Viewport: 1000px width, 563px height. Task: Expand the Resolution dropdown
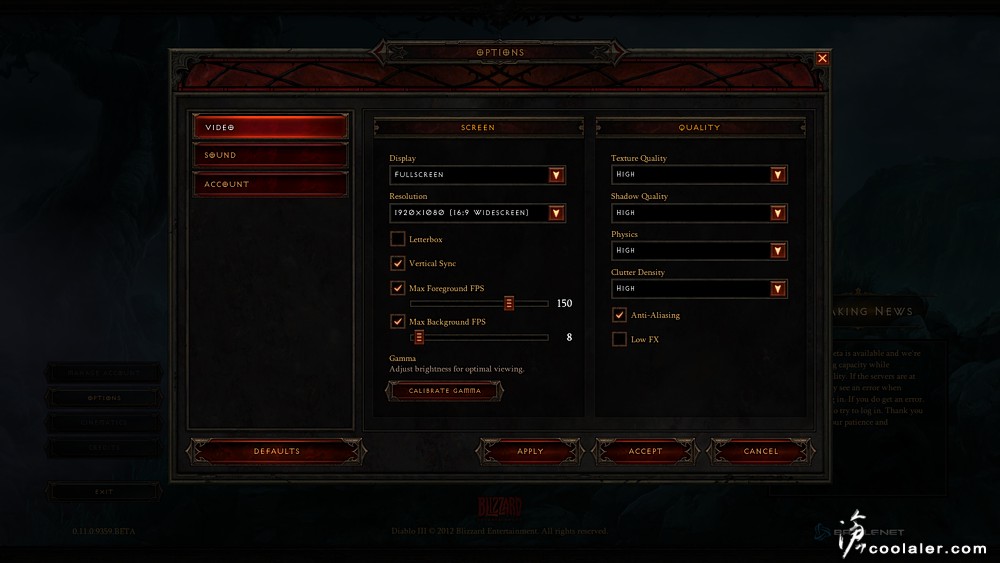tap(556, 213)
